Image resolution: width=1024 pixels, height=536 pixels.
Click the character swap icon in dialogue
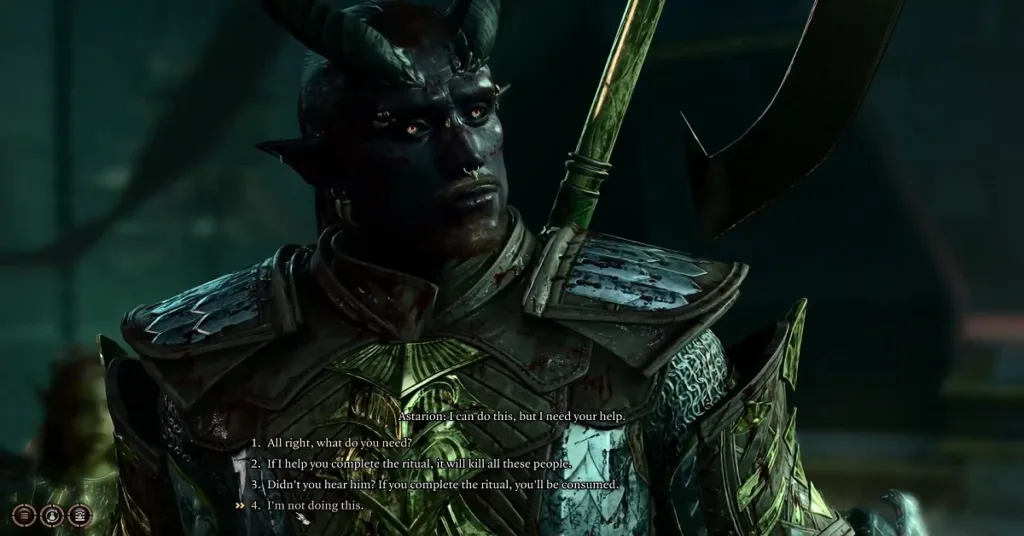[50, 515]
